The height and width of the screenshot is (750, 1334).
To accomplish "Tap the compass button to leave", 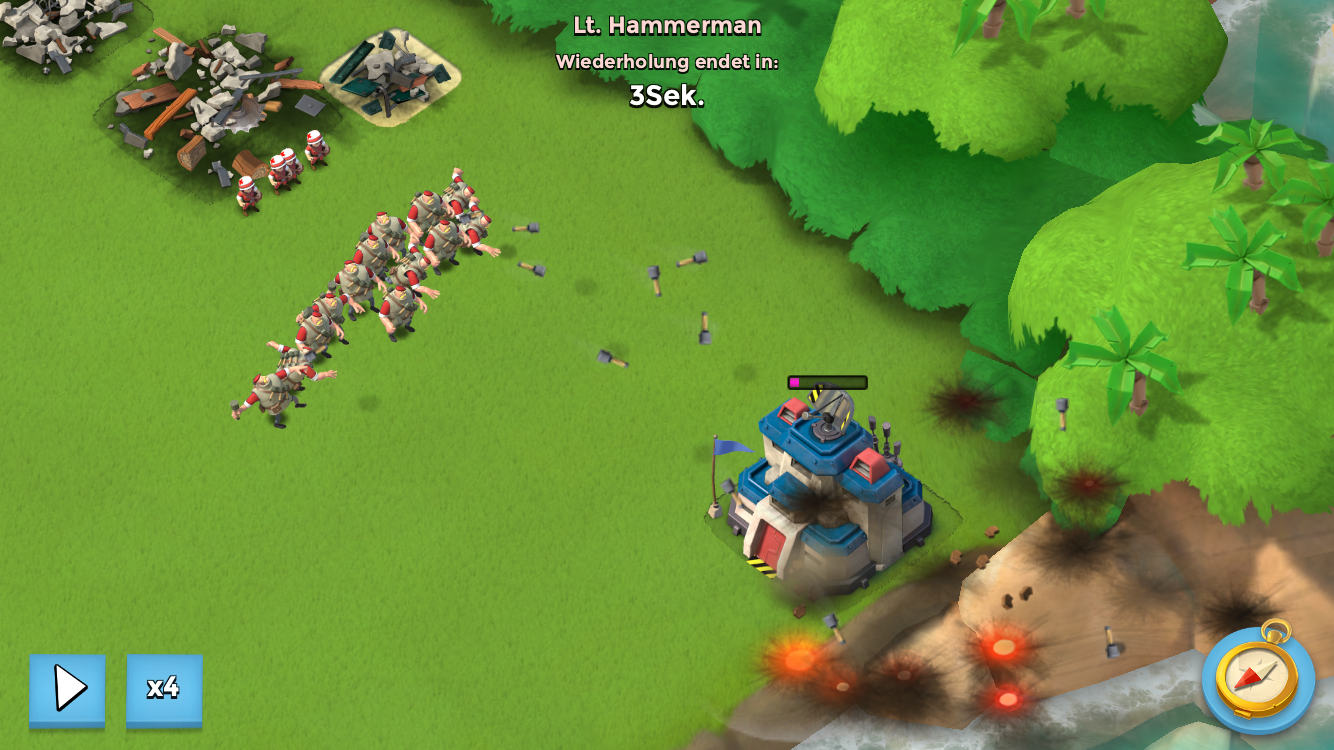I will pyautogui.click(x=1258, y=679).
